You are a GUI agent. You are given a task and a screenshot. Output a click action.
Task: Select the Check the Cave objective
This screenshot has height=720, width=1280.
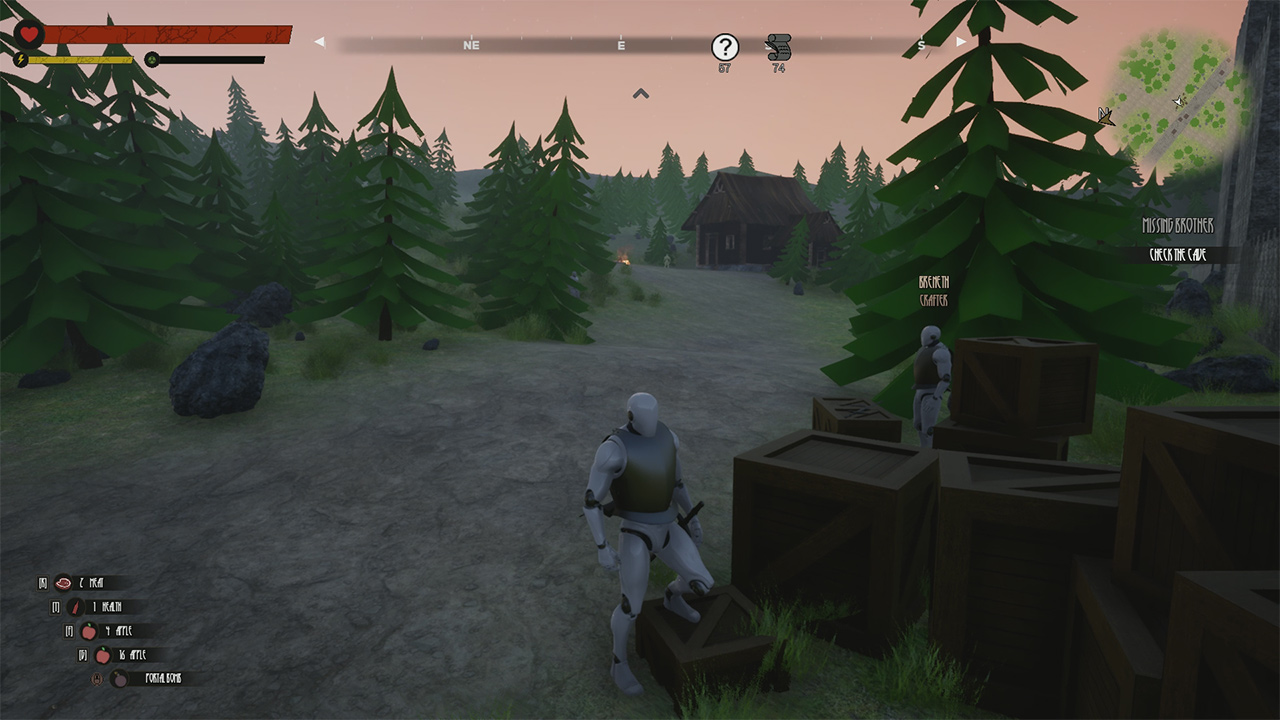1178,255
